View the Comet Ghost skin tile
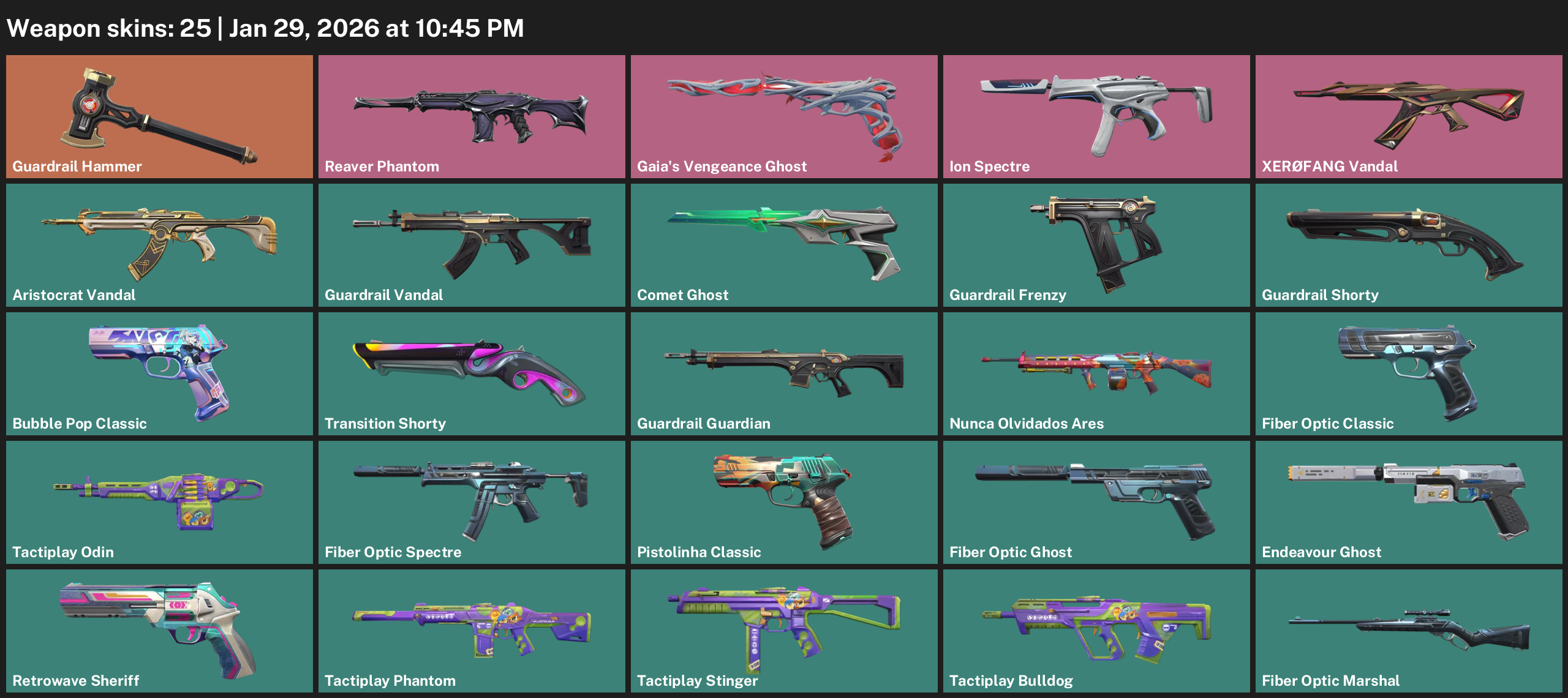The image size is (1568, 698). point(784,245)
